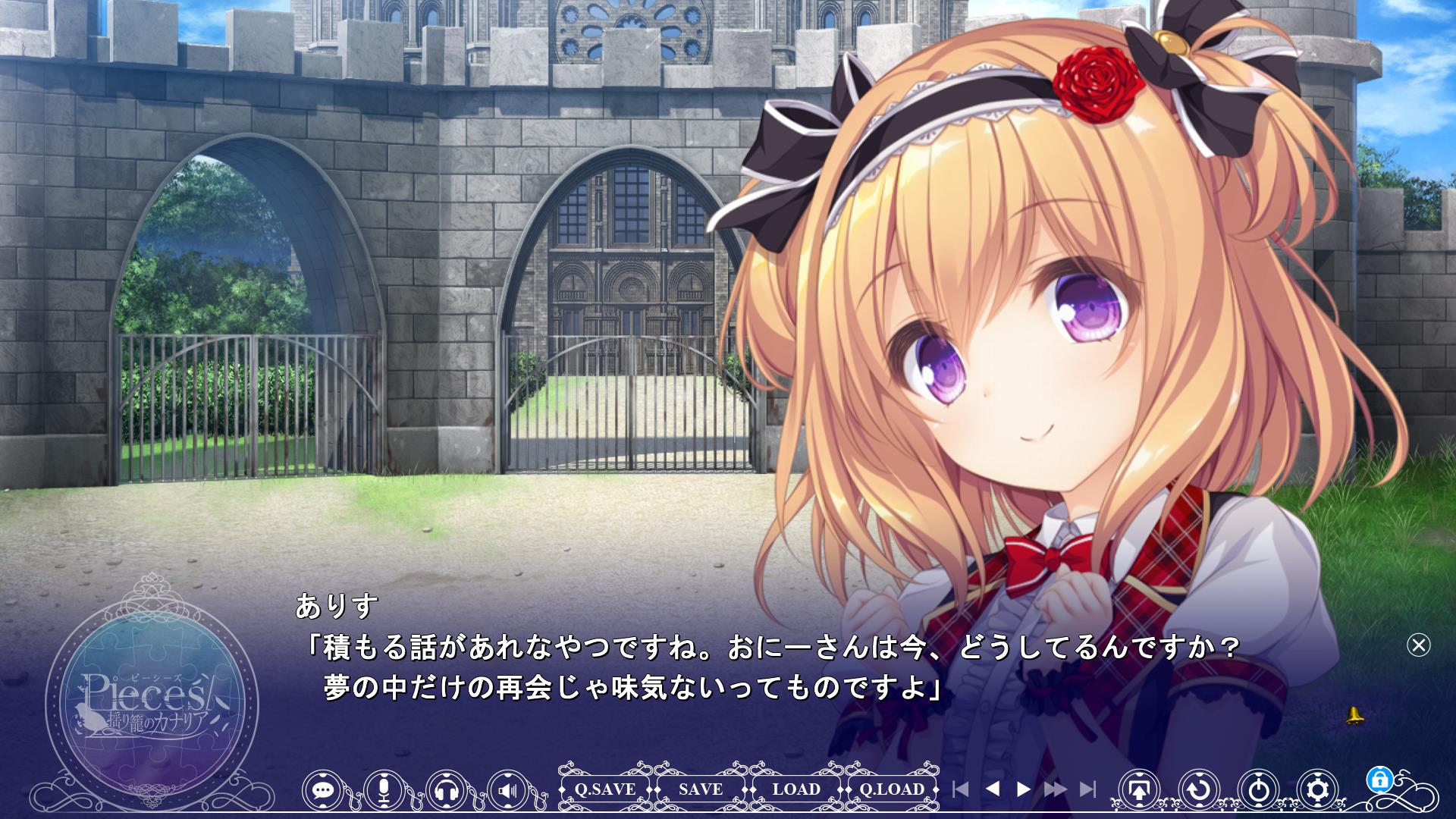Click the microphone voice icon
This screenshot has width=1456, height=819.
384,790
